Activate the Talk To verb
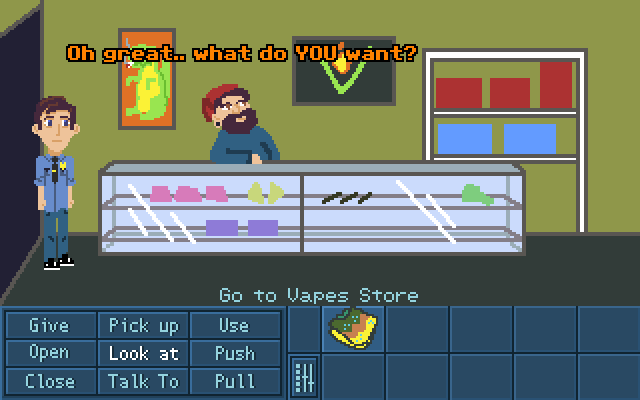 143,381
